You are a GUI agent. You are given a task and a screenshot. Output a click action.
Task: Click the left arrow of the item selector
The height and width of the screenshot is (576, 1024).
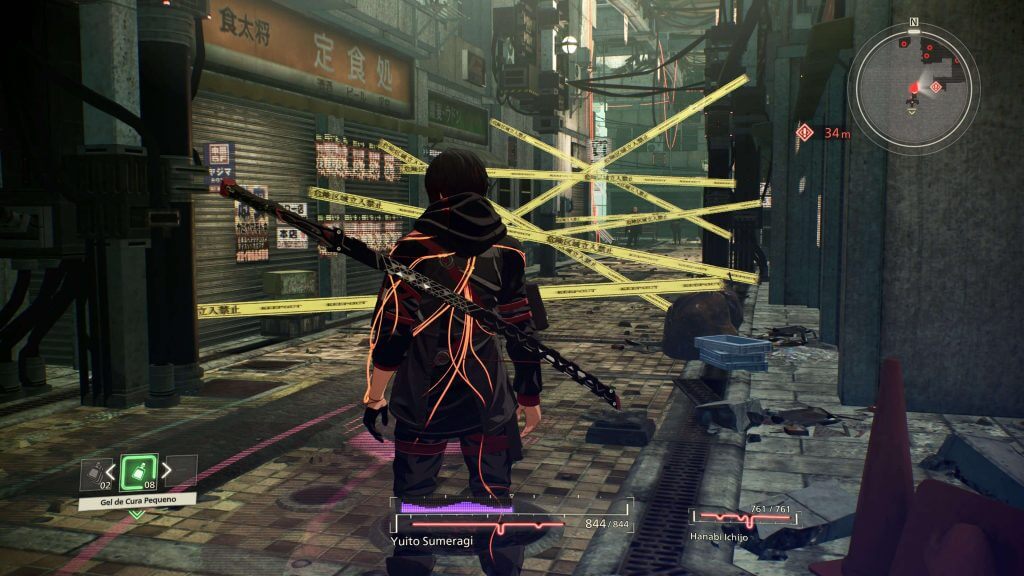(110, 470)
